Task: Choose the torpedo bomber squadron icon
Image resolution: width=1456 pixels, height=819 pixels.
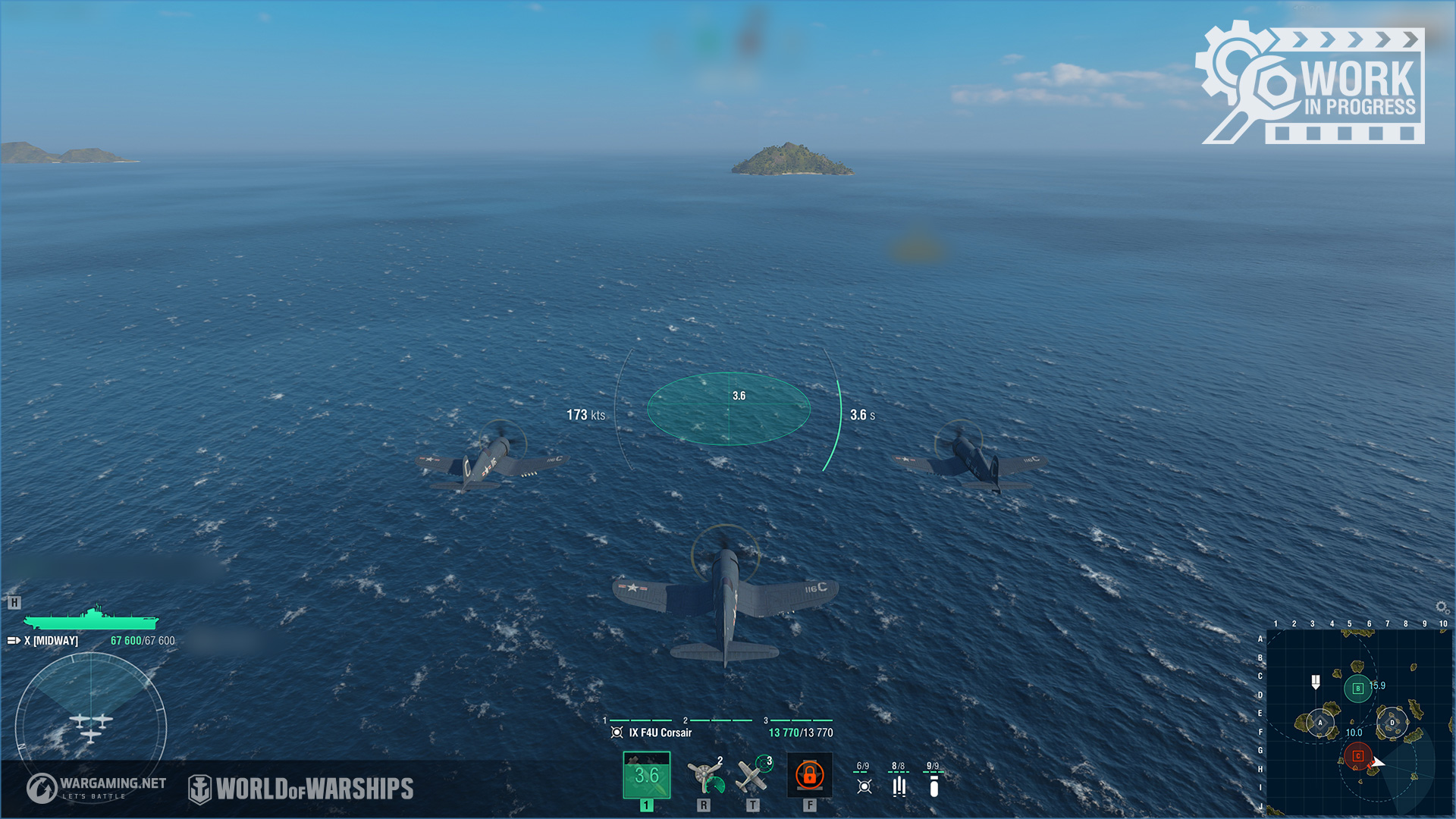Action: (x=899, y=786)
